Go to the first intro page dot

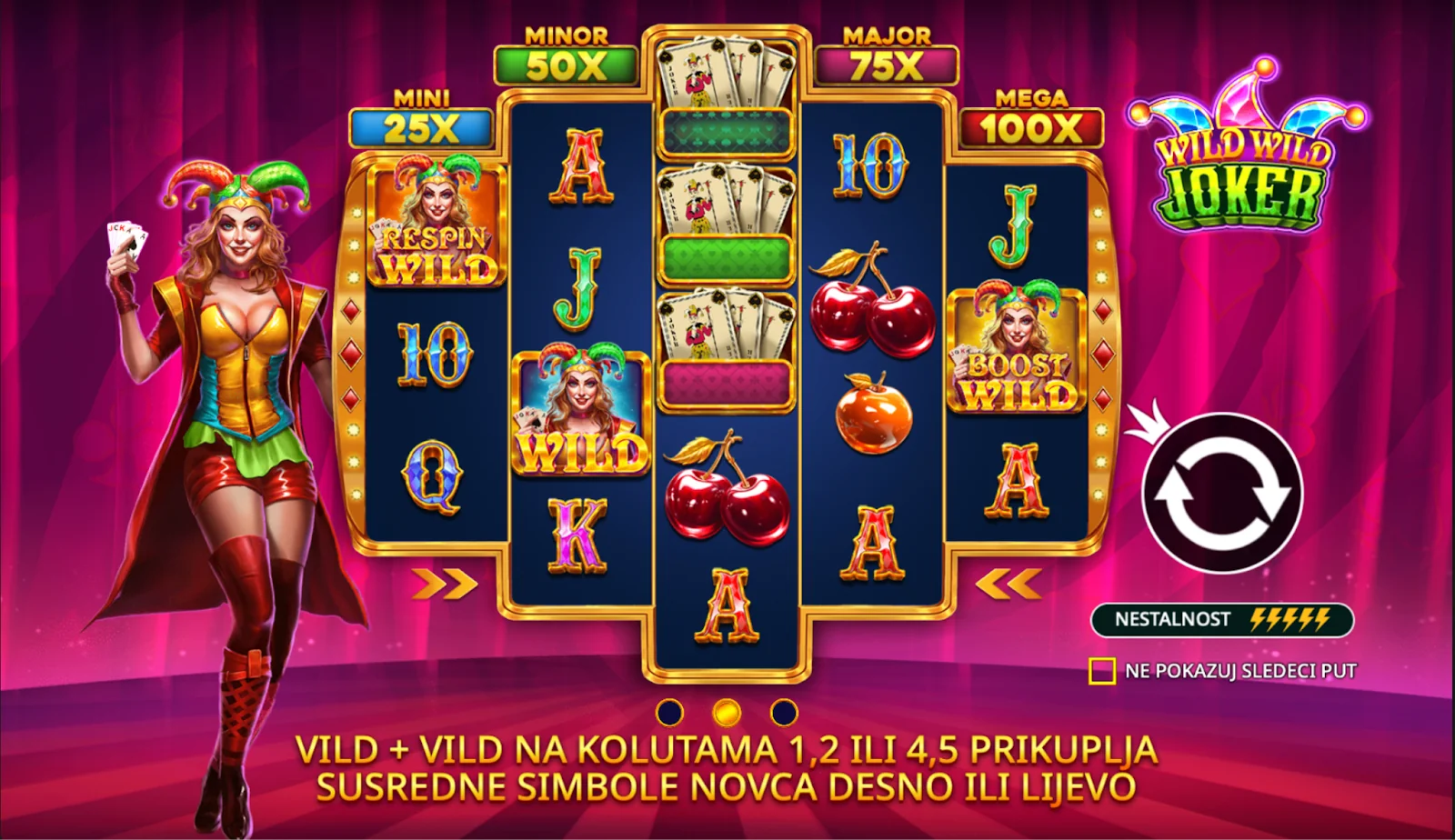[x=669, y=712]
